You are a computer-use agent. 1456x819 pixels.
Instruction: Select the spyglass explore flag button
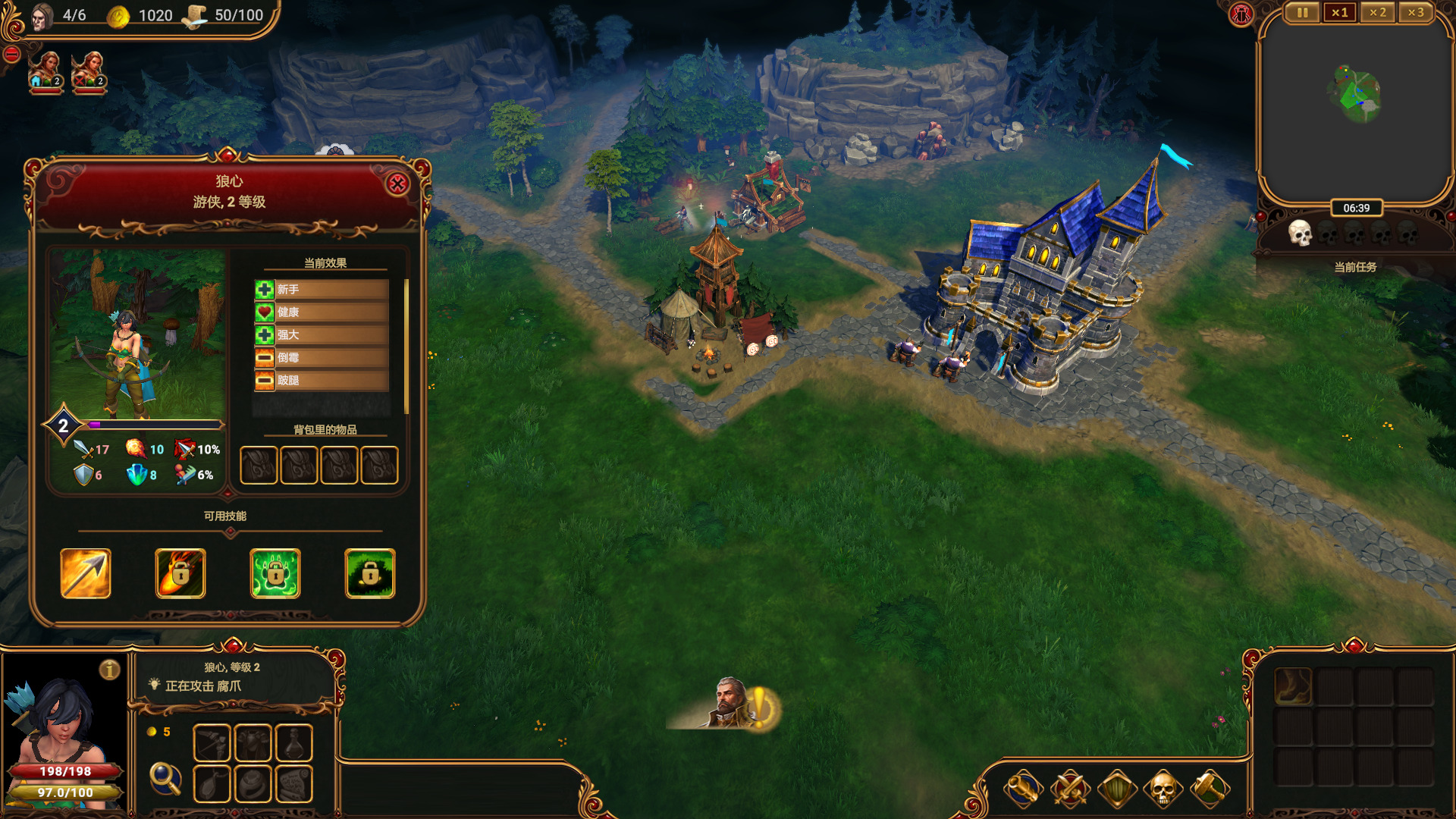click(x=1023, y=789)
